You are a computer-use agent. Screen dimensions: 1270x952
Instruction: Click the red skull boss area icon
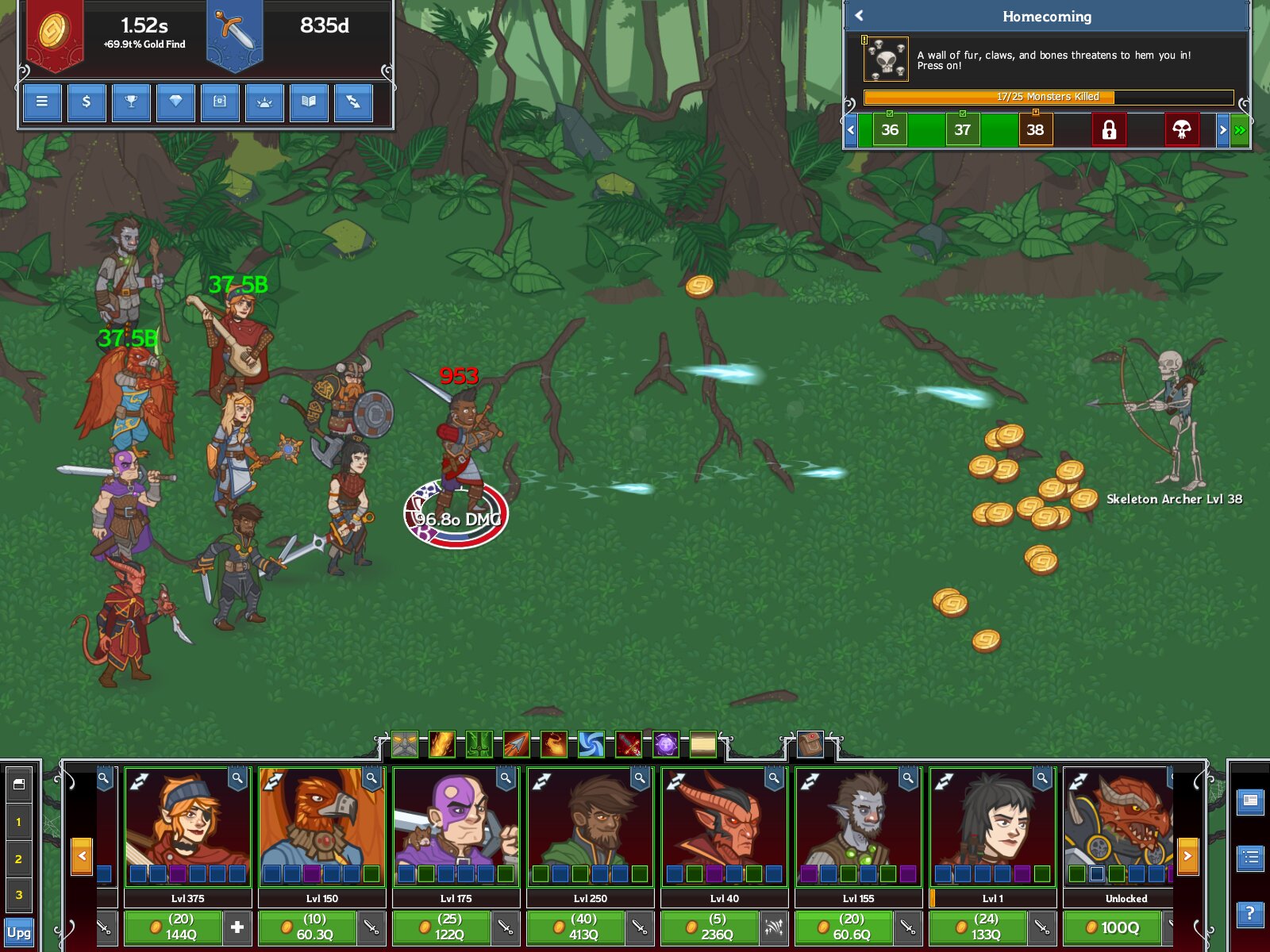point(1181,129)
